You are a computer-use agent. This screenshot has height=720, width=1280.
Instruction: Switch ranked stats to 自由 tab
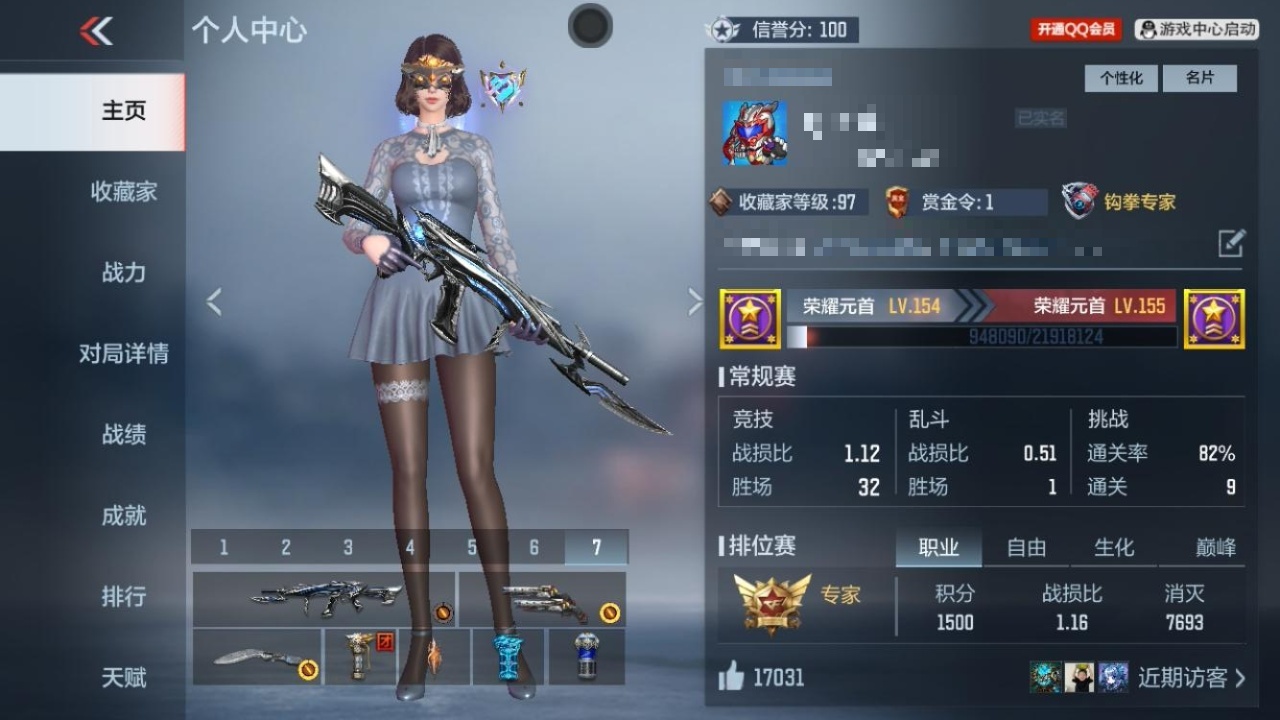[1026, 547]
